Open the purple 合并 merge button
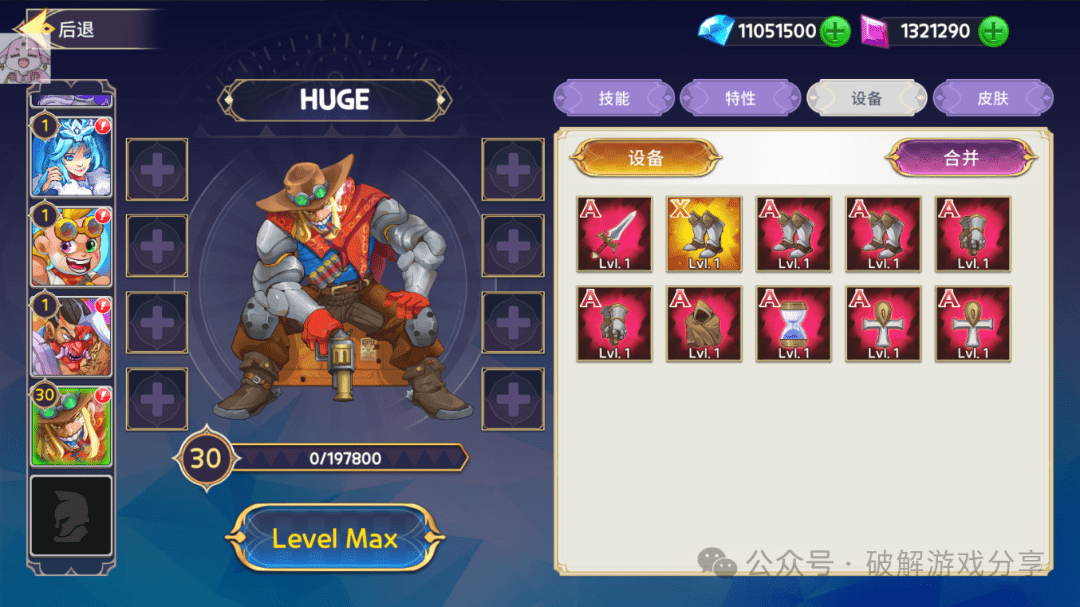The image size is (1080, 607). coord(960,158)
